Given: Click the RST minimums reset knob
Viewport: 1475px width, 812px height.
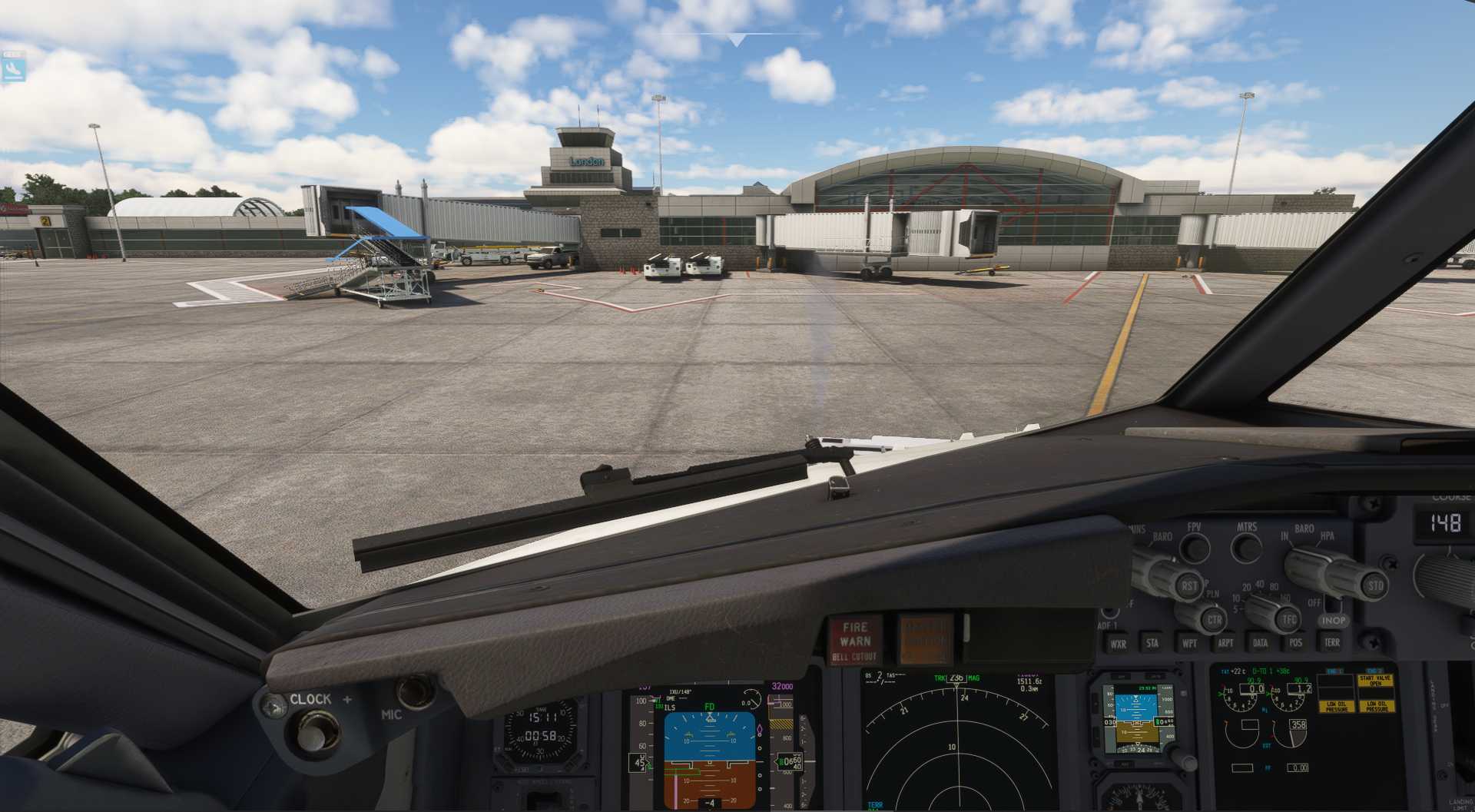Looking at the screenshot, I should click(x=1188, y=585).
